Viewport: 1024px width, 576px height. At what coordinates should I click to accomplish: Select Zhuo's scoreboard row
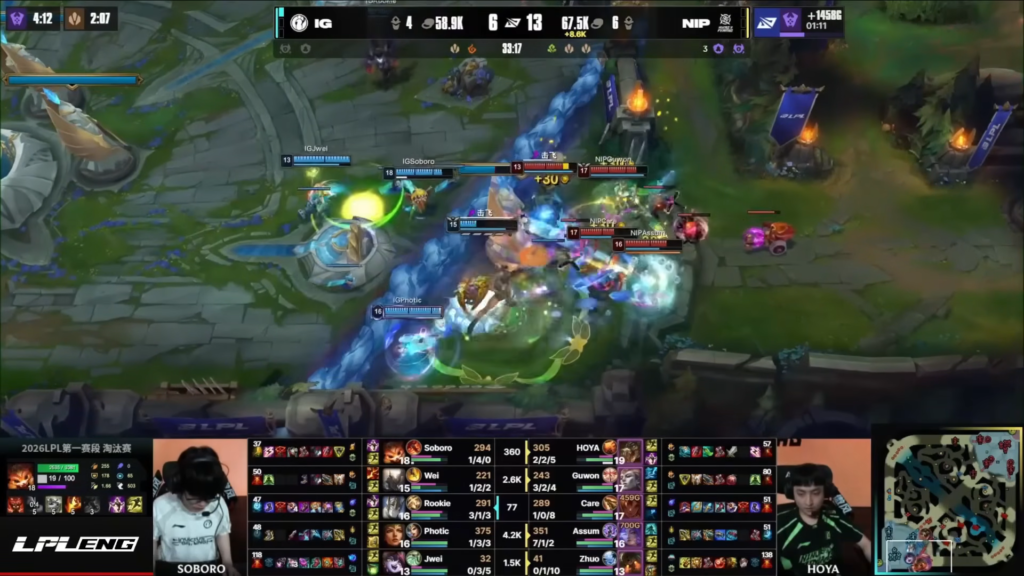(x=585, y=562)
